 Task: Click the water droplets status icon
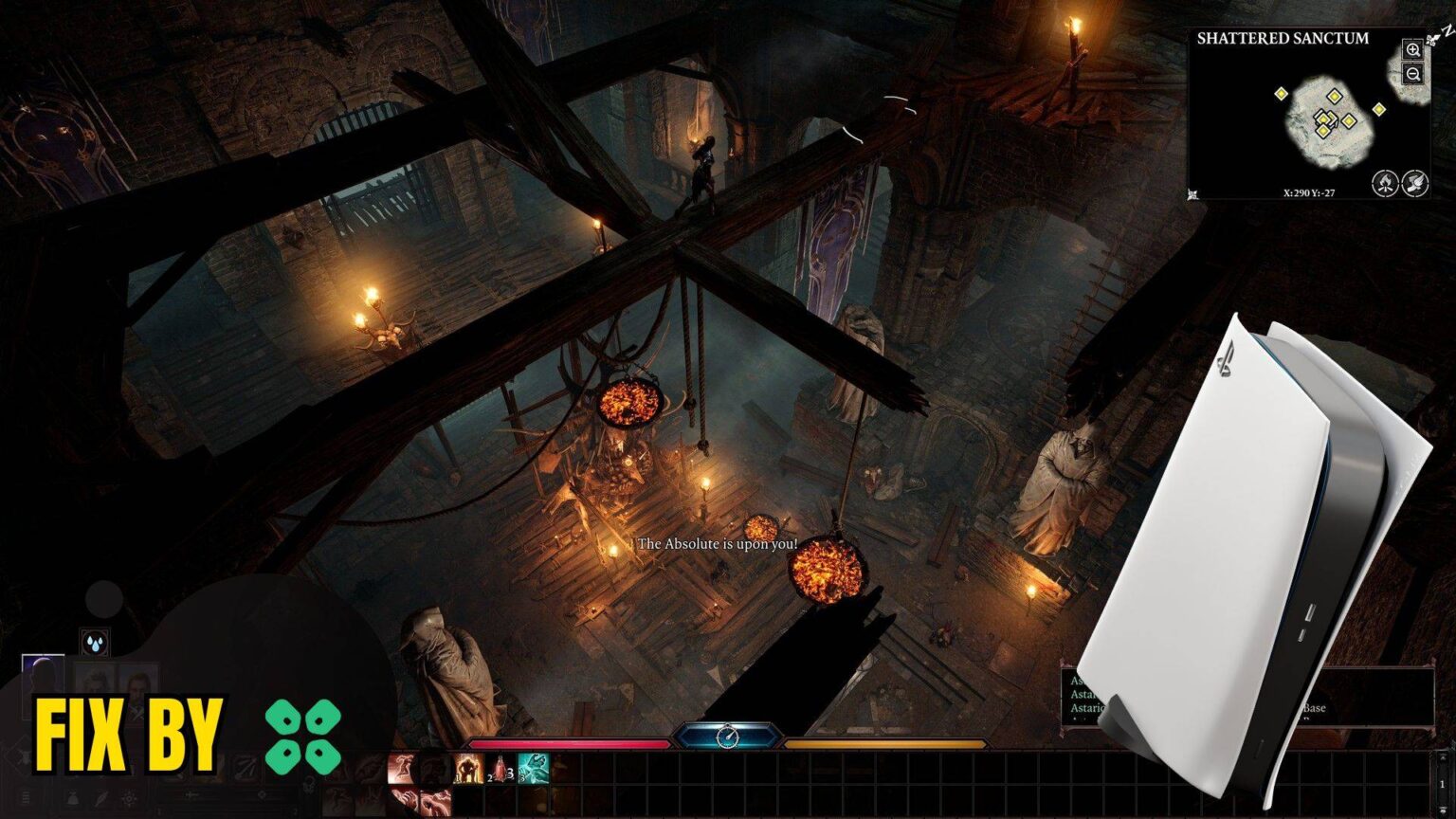point(95,643)
